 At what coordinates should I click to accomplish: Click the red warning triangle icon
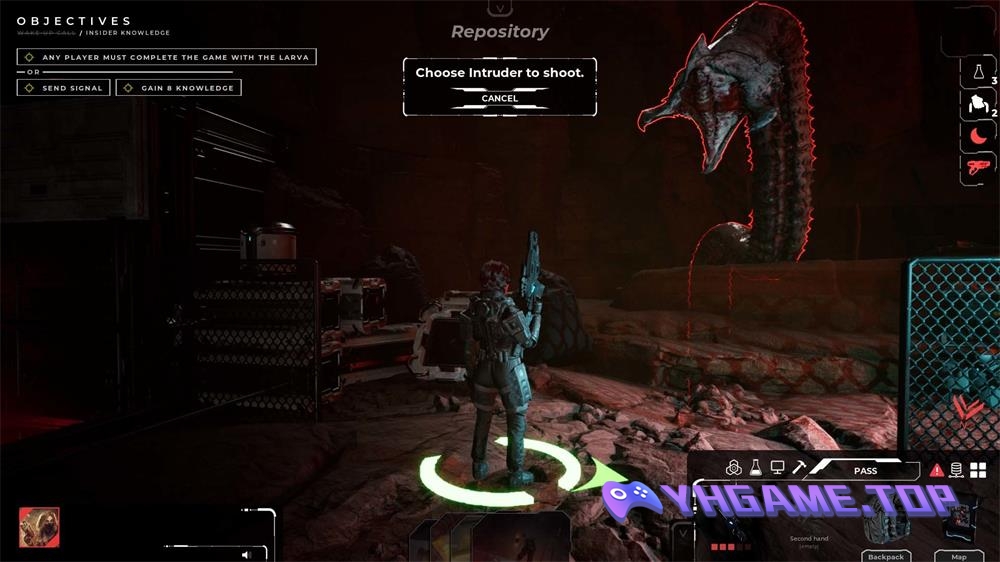pos(937,470)
